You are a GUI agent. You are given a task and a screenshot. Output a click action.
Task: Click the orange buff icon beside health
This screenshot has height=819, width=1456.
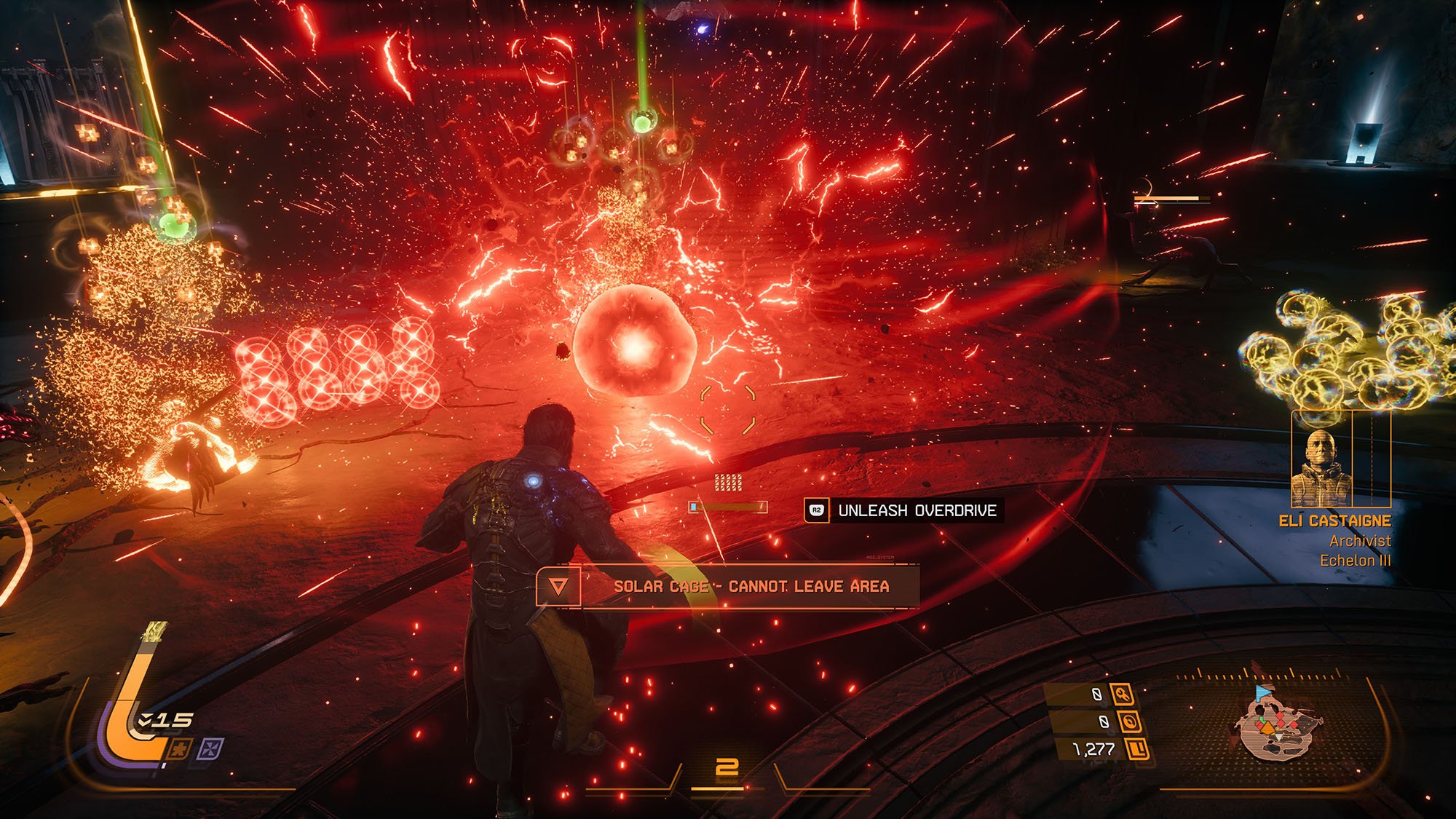click(x=180, y=748)
